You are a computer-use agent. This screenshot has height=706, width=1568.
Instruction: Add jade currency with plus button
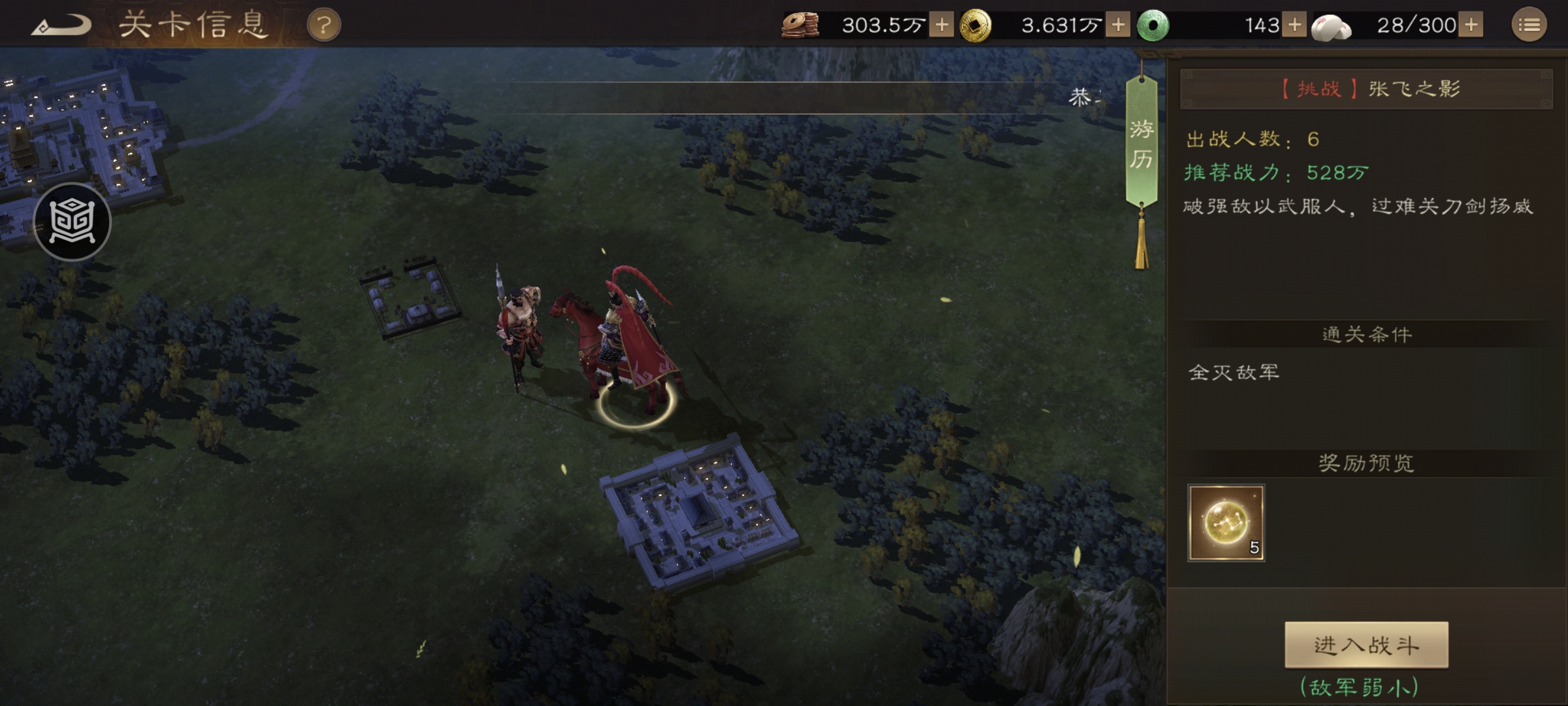1294,25
